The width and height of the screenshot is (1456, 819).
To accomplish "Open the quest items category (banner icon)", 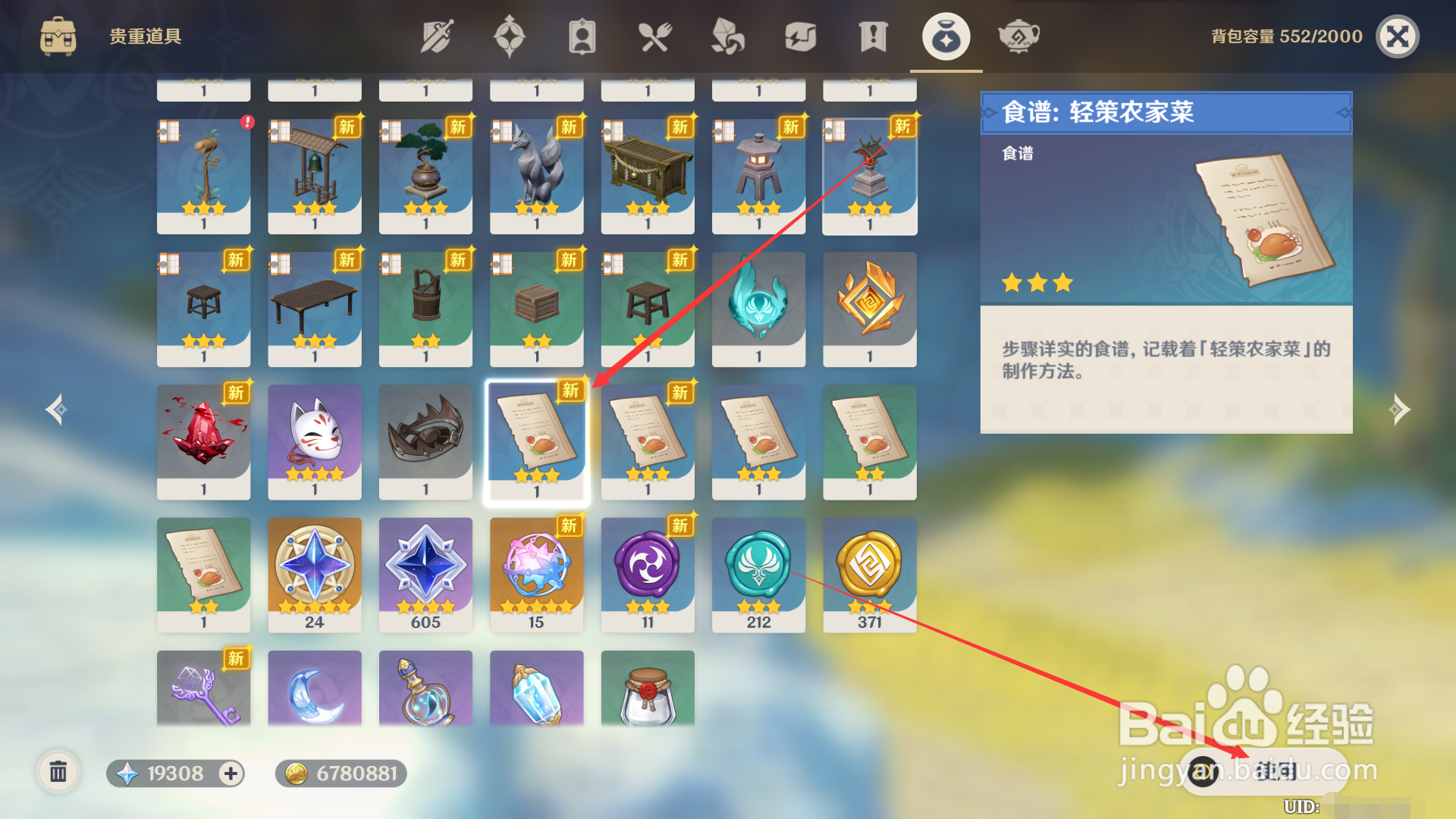I will point(872,36).
